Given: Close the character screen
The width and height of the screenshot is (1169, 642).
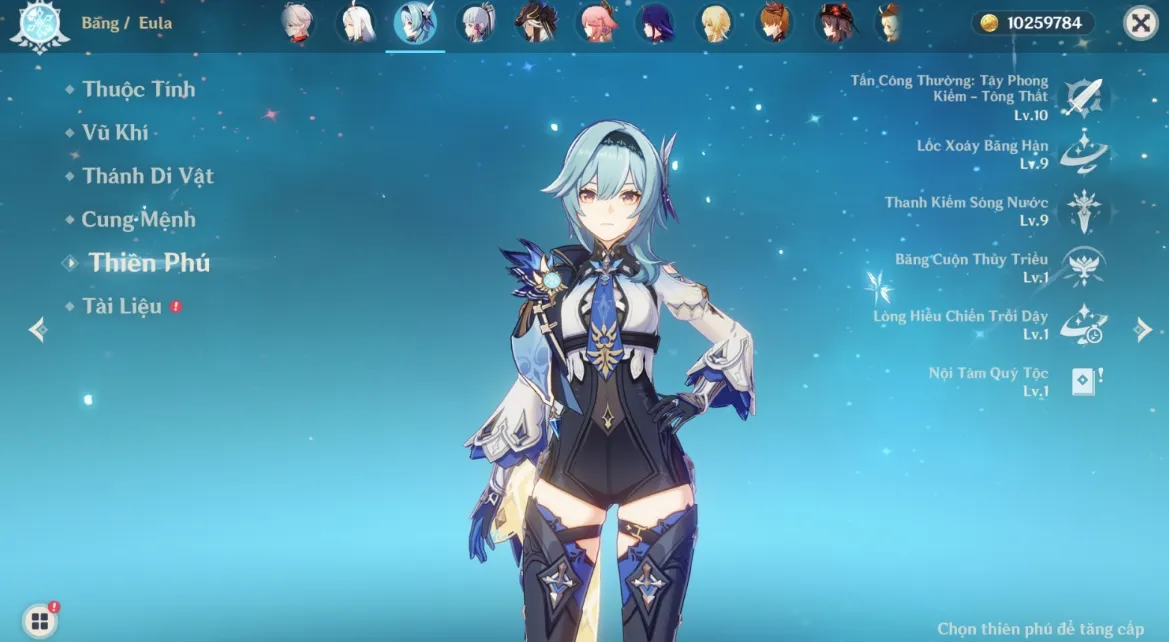Looking at the screenshot, I should [x=1140, y=23].
